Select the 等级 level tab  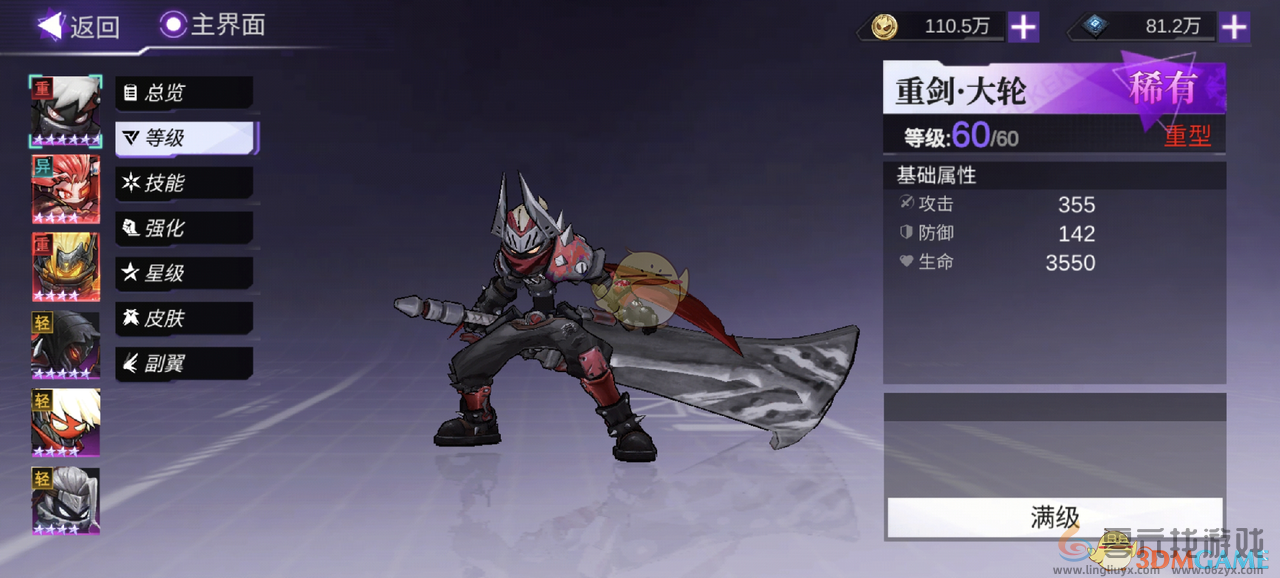[x=186, y=138]
